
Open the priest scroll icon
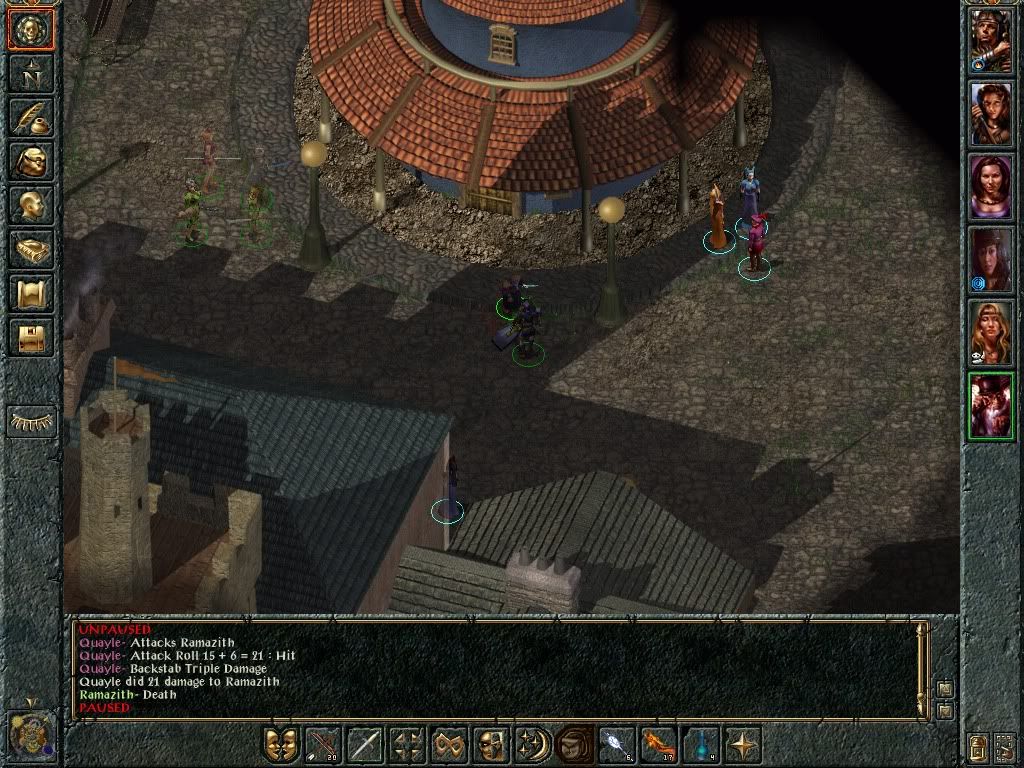tap(32, 293)
